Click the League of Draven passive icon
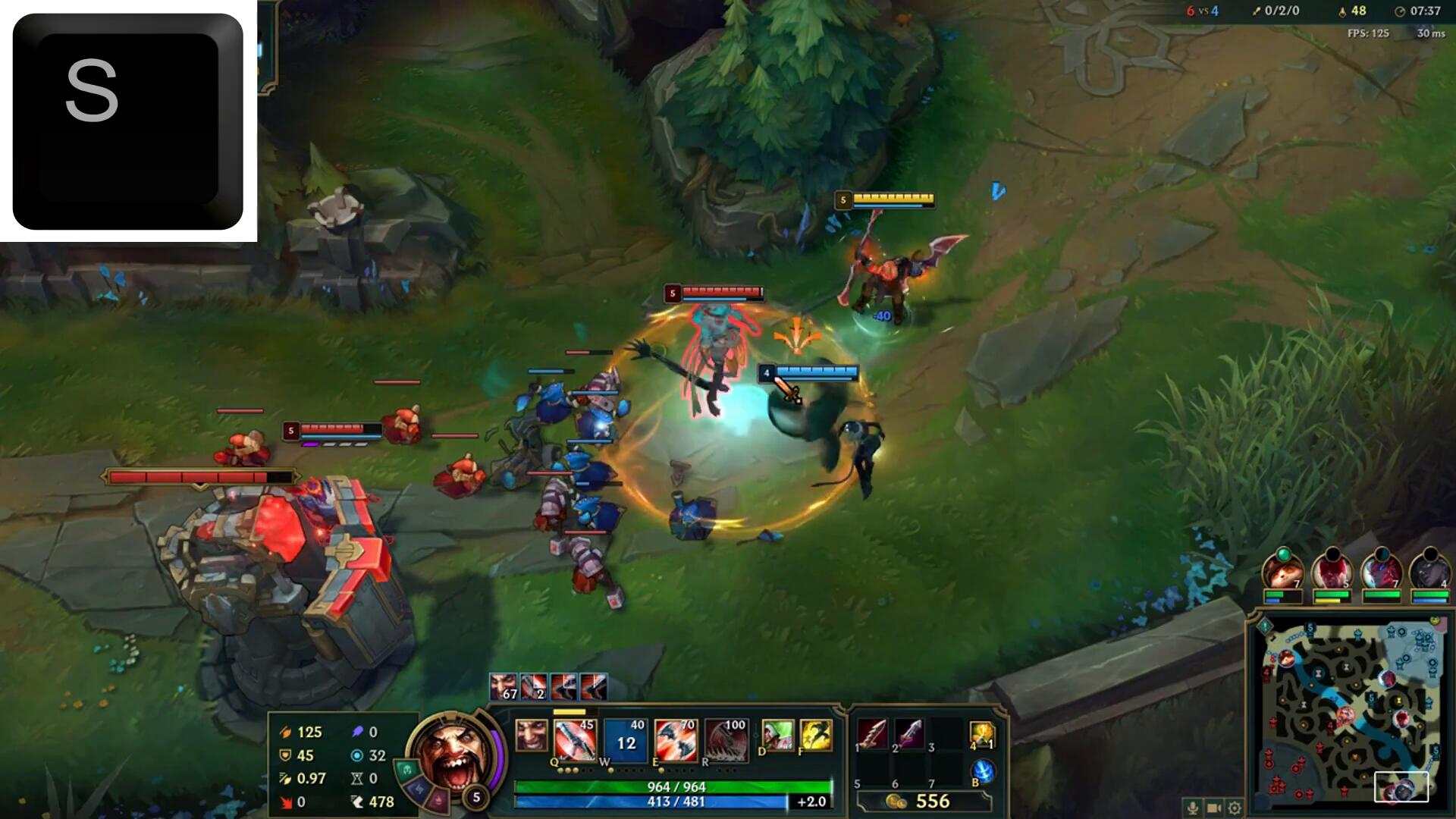Screen dimensions: 1456x819 pyautogui.click(x=531, y=735)
